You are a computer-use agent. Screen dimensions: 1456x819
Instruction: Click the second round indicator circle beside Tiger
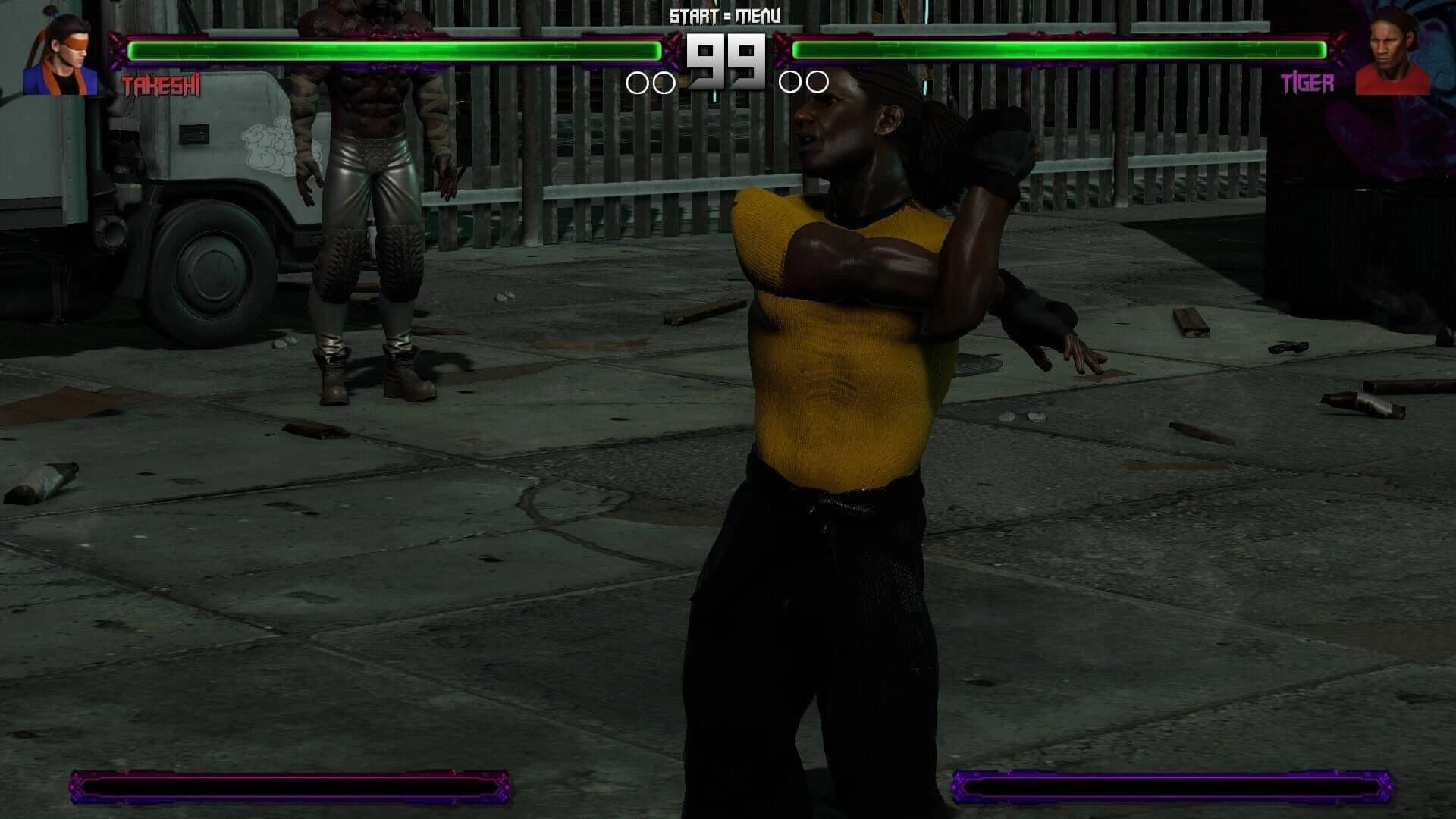pyautogui.click(x=817, y=80)
